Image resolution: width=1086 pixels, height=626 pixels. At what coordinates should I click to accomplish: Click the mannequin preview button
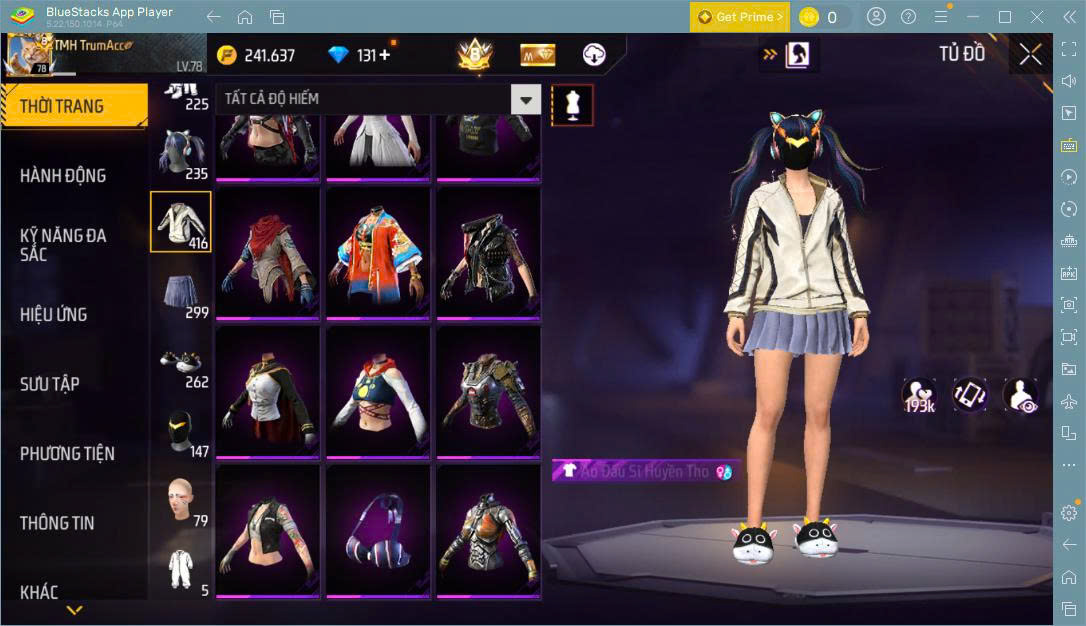coord(573,104)
